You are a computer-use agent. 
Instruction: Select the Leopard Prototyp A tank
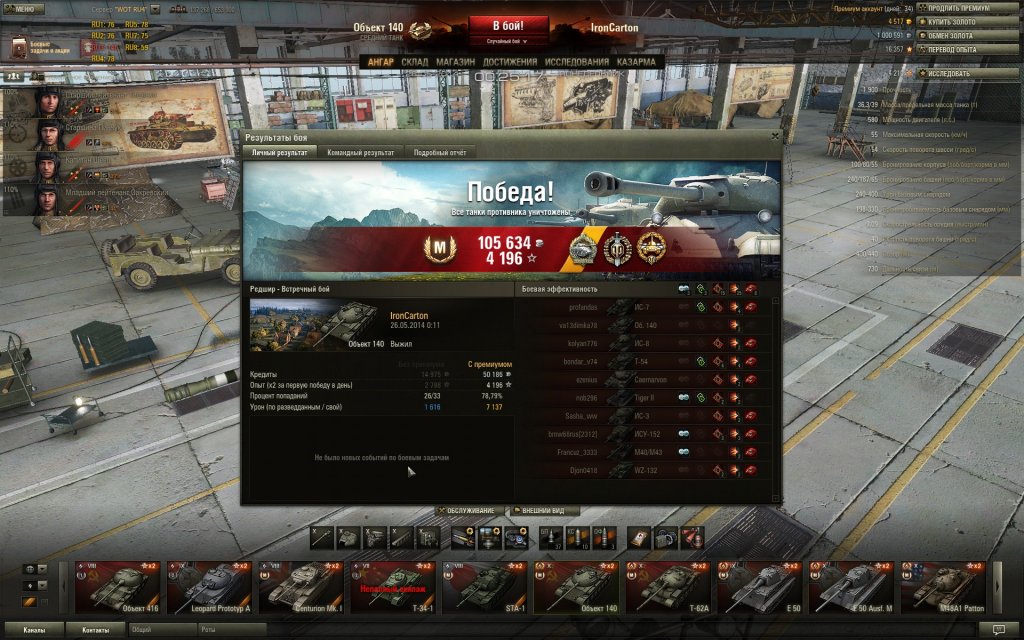click(x=211, y=588)
